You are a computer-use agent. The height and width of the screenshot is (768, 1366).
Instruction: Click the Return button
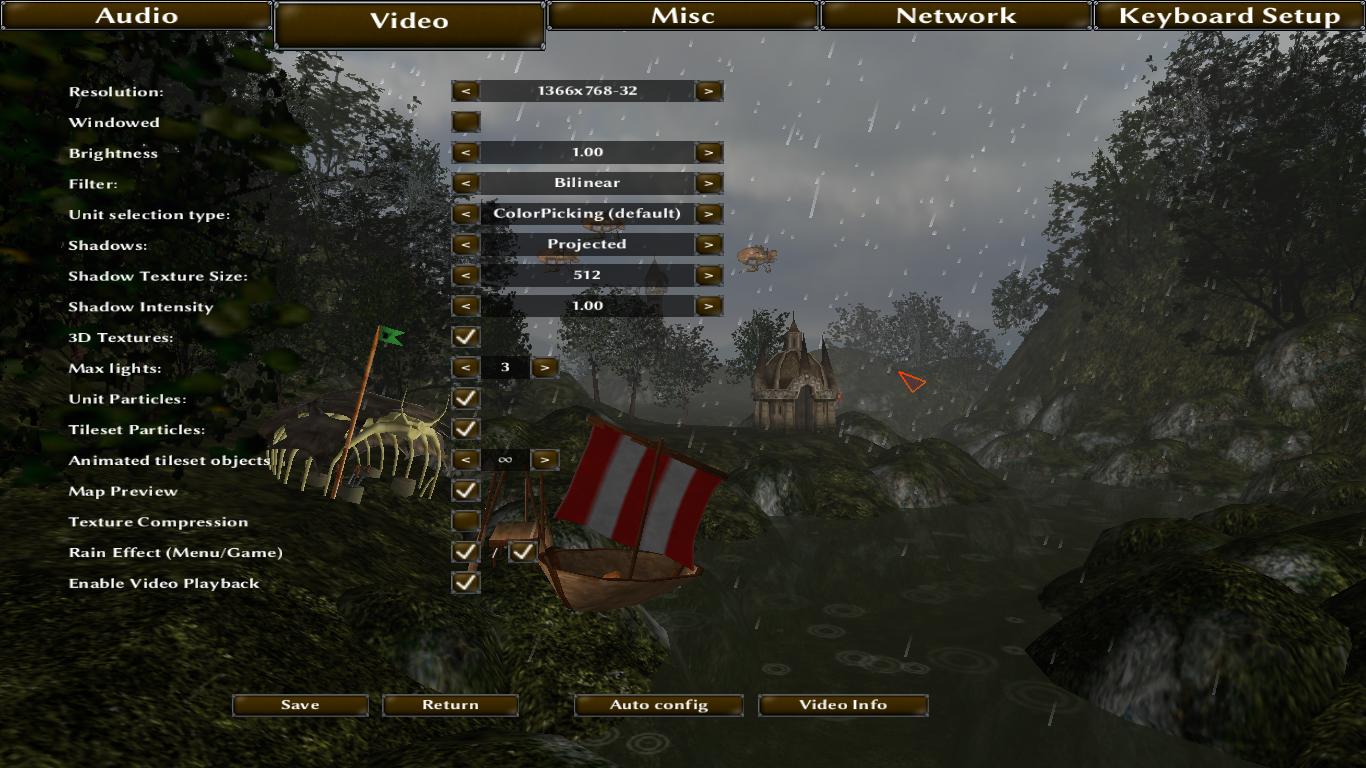coord(450,705)
